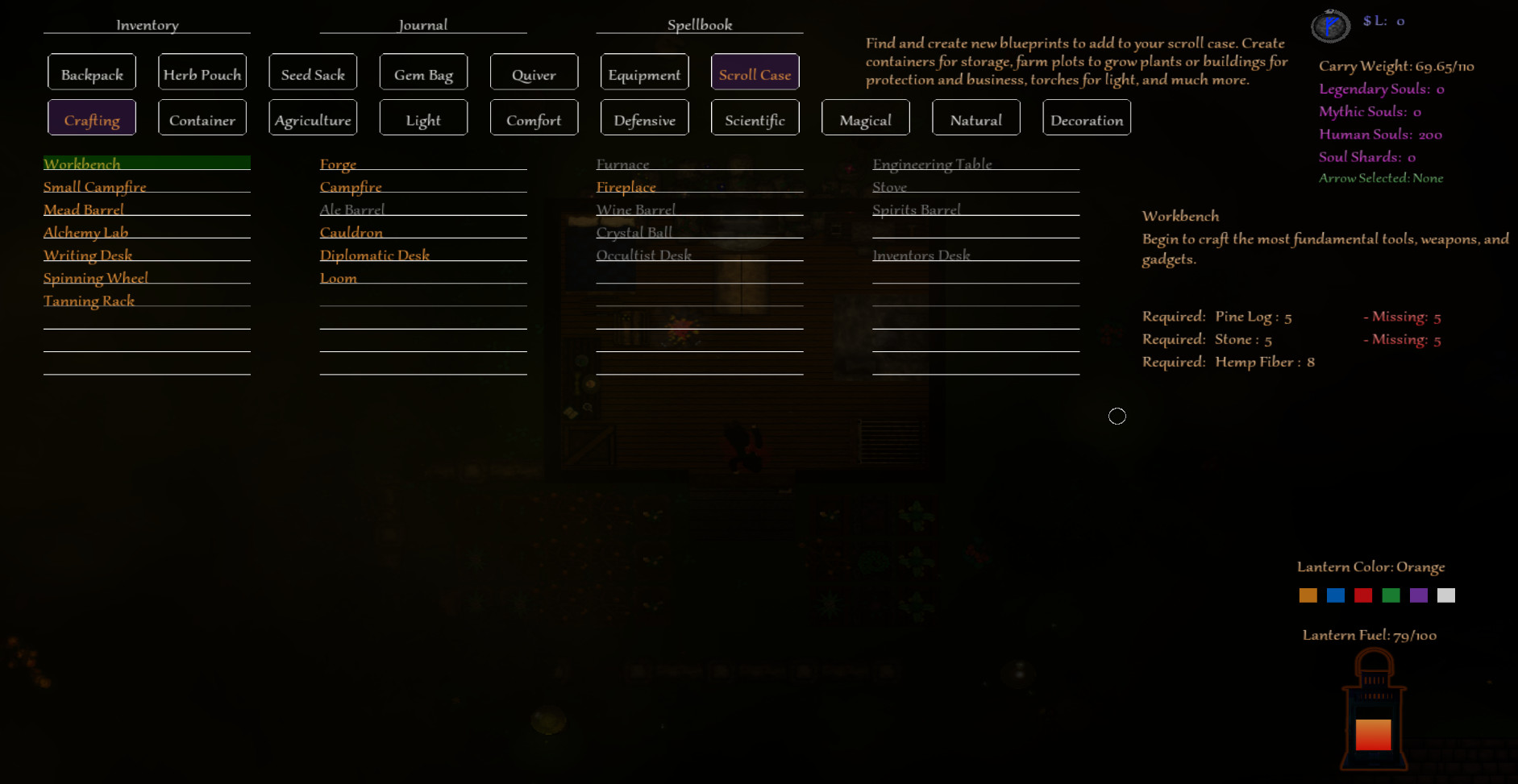Select the Crystal Ball recipe

coord(634,232)
